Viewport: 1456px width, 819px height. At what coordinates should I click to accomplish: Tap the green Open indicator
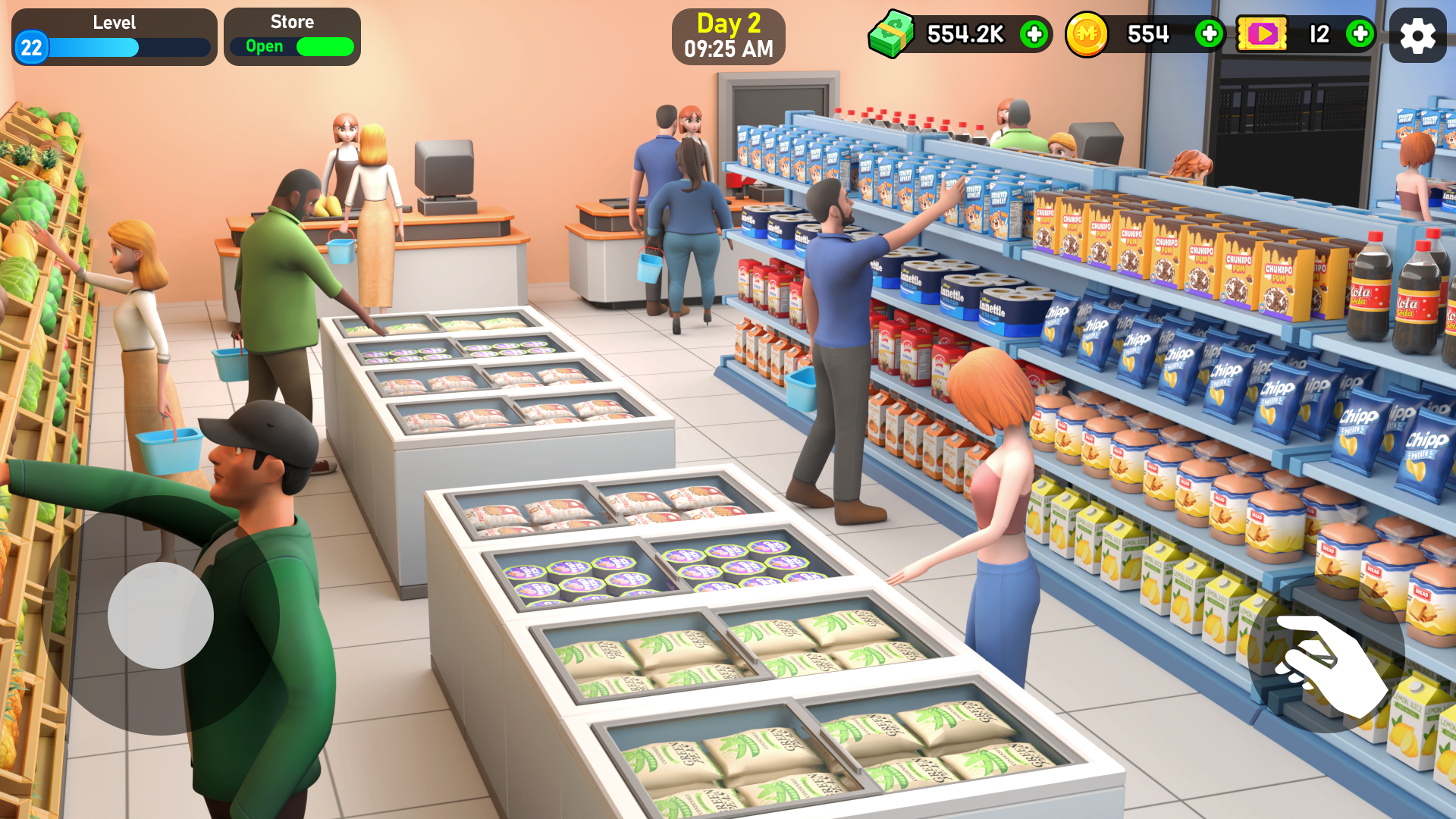click(265, 46)
